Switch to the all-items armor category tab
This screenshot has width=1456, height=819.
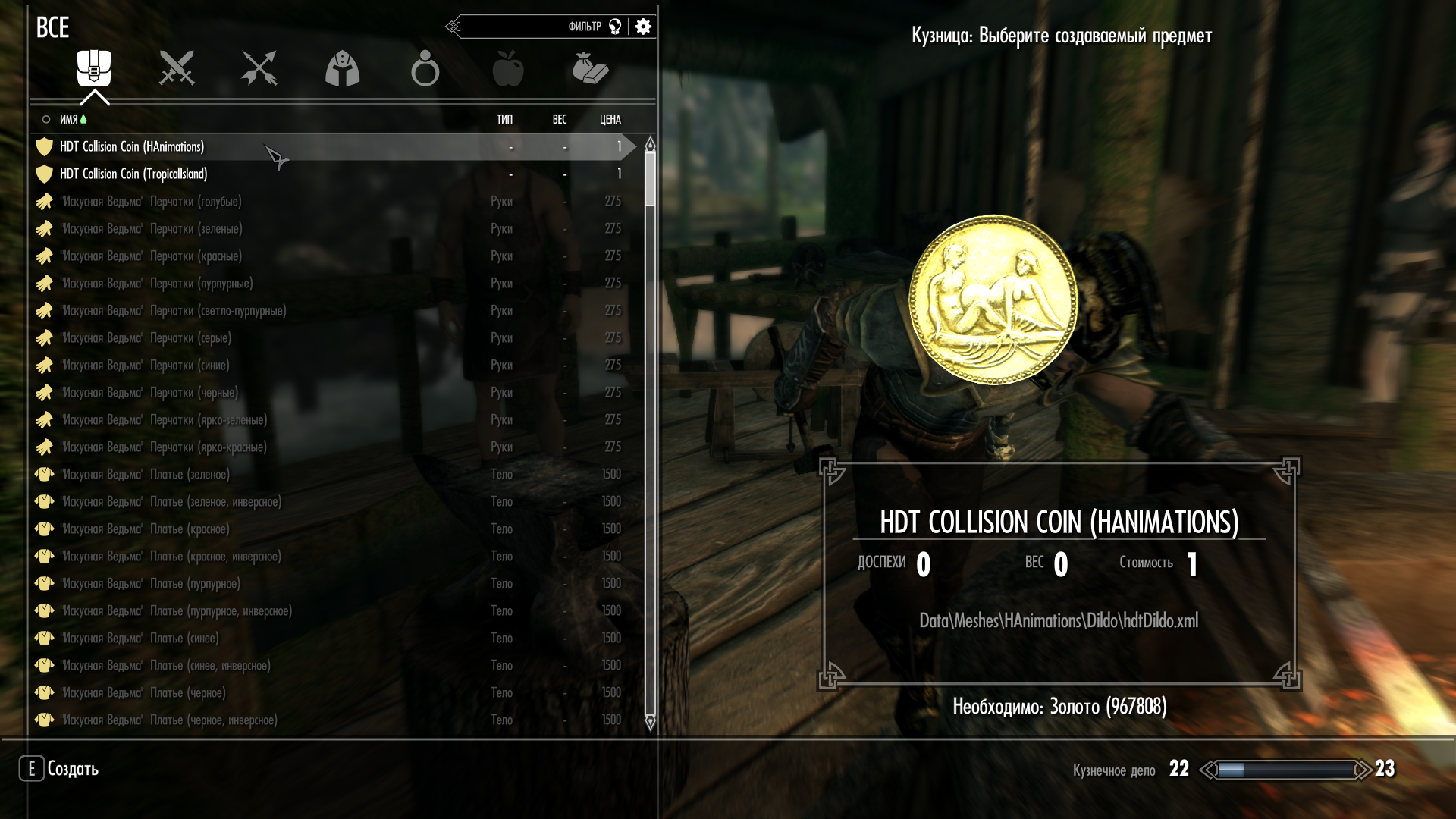94,68
